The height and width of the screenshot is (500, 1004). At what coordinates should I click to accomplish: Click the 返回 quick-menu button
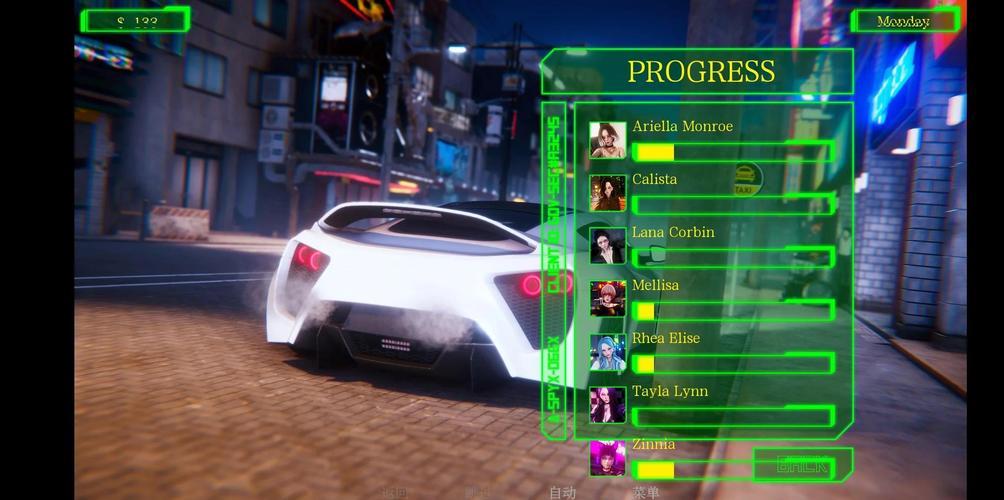pos(395,492)
